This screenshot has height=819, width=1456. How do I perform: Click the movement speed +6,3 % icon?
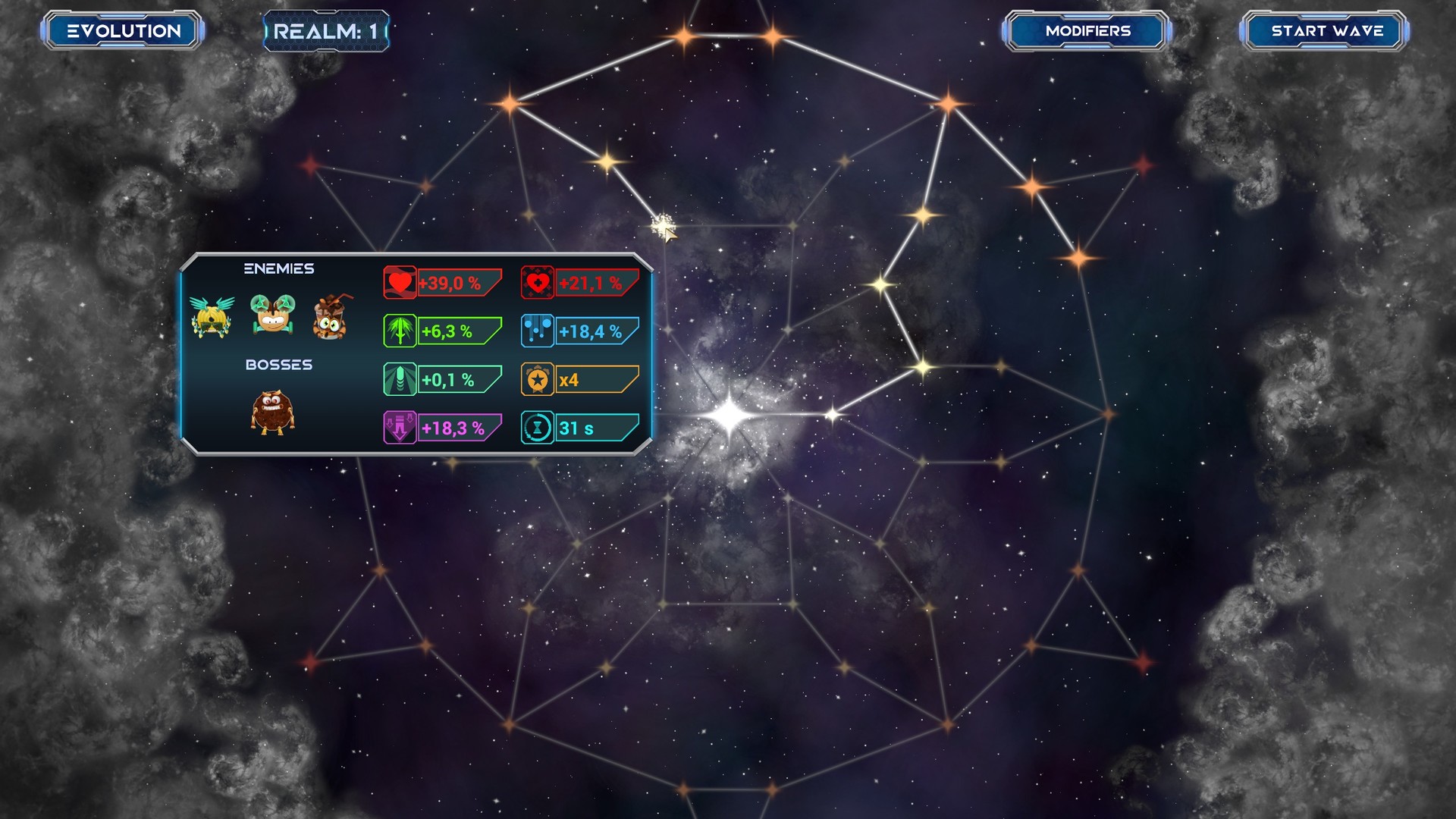[x=400, y=331]
